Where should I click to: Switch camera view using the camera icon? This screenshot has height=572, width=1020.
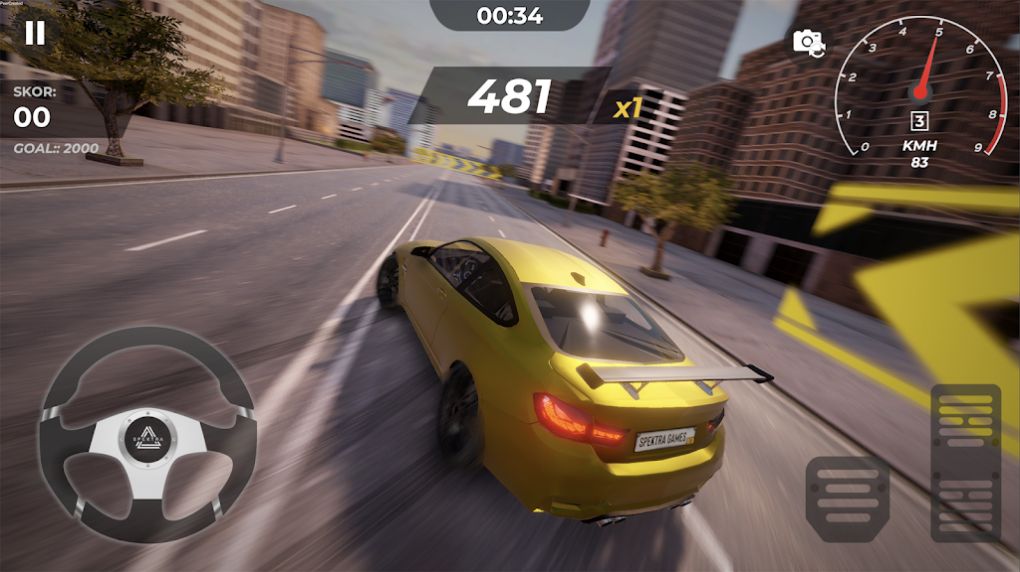point(807,41)
